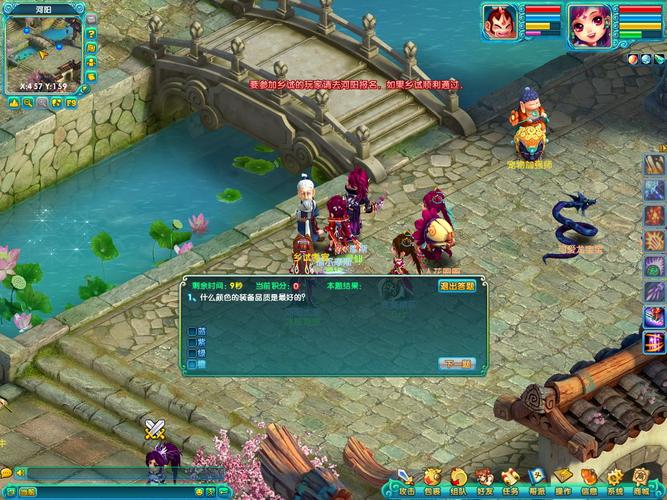Choose the 紫 (purple) answer option

tap(192, 342)
